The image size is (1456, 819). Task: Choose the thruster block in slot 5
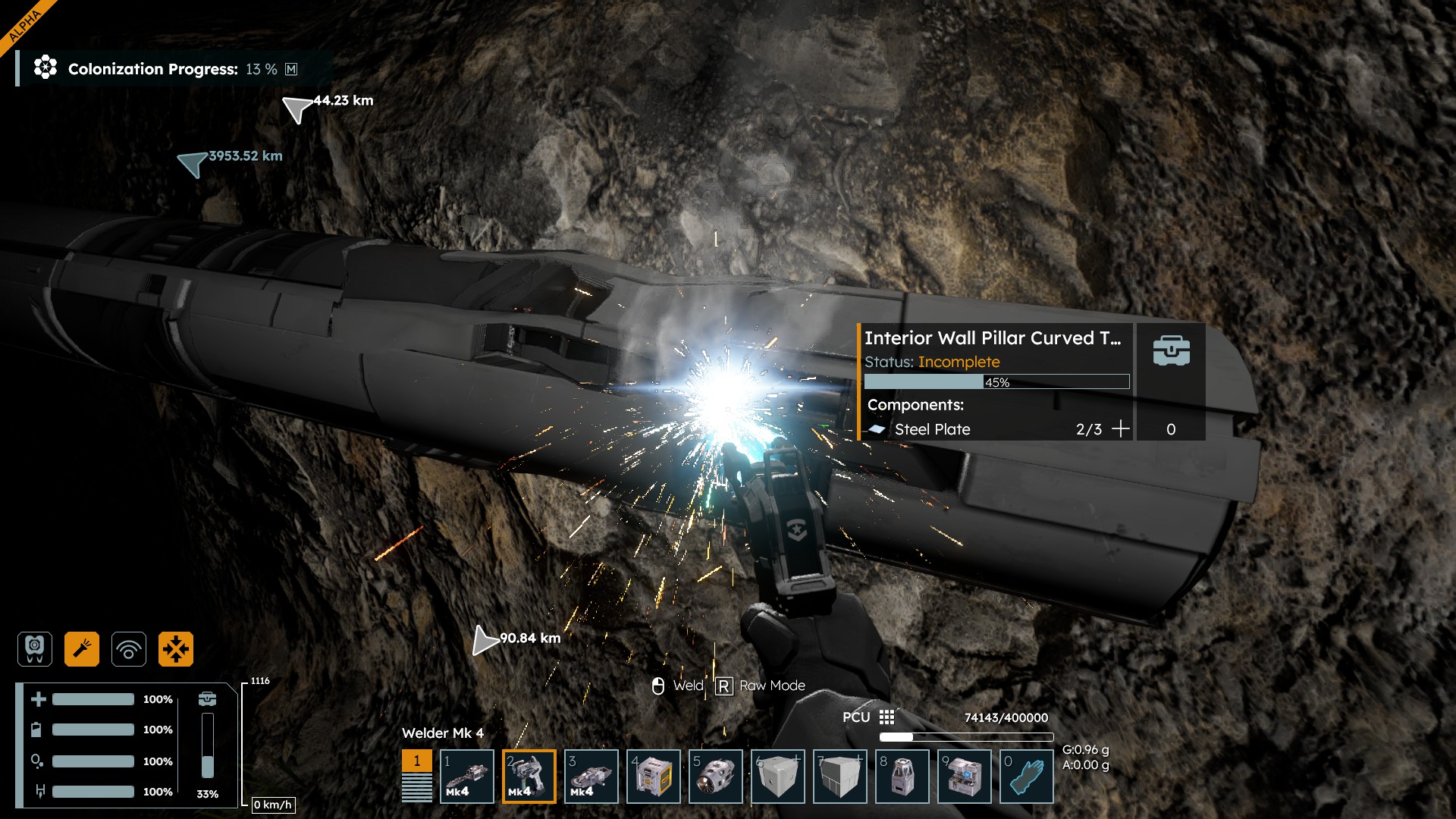click(x=716, y=776)
